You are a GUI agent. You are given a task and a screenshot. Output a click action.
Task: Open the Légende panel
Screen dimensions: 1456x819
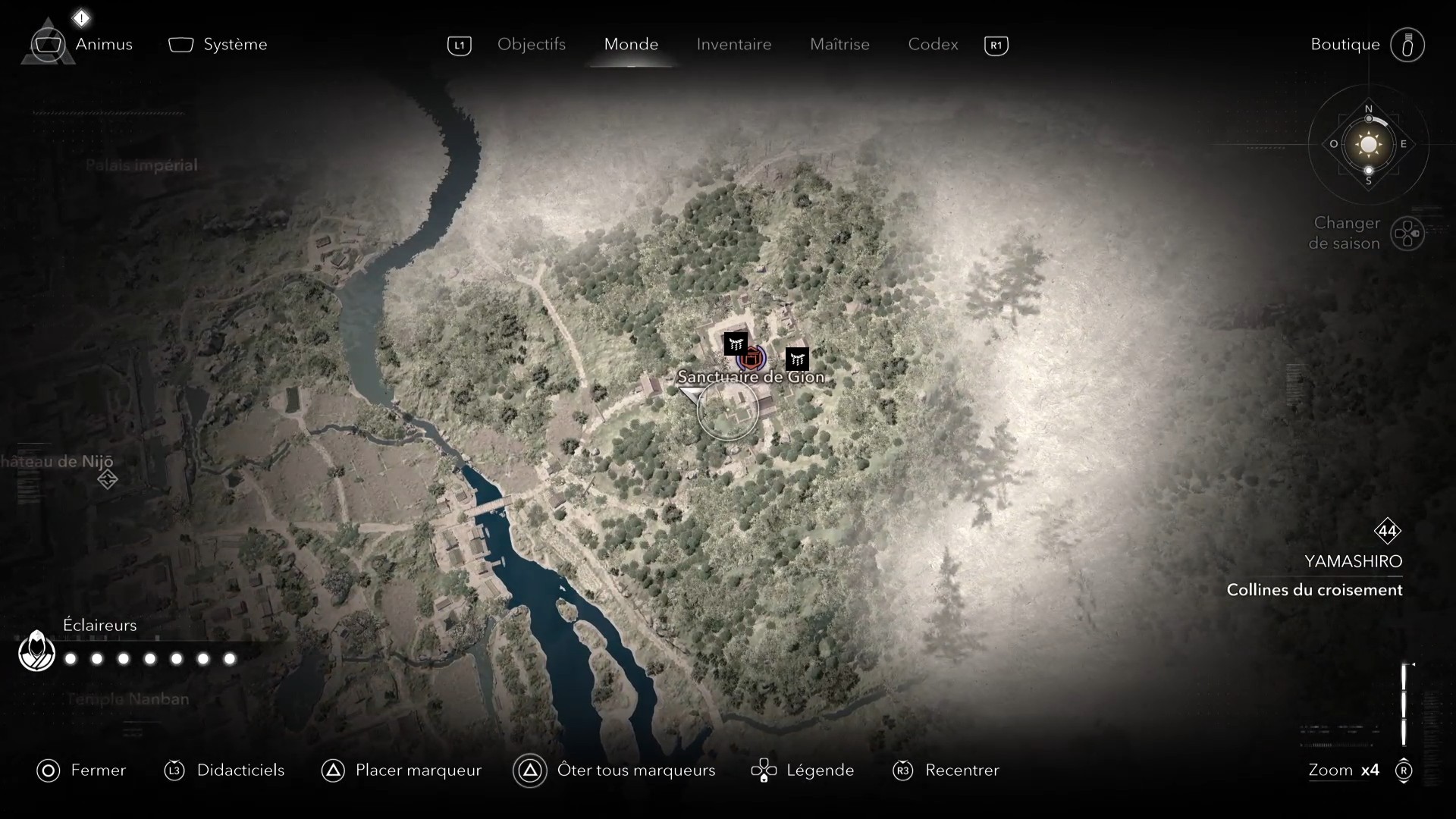pos(765,770)
